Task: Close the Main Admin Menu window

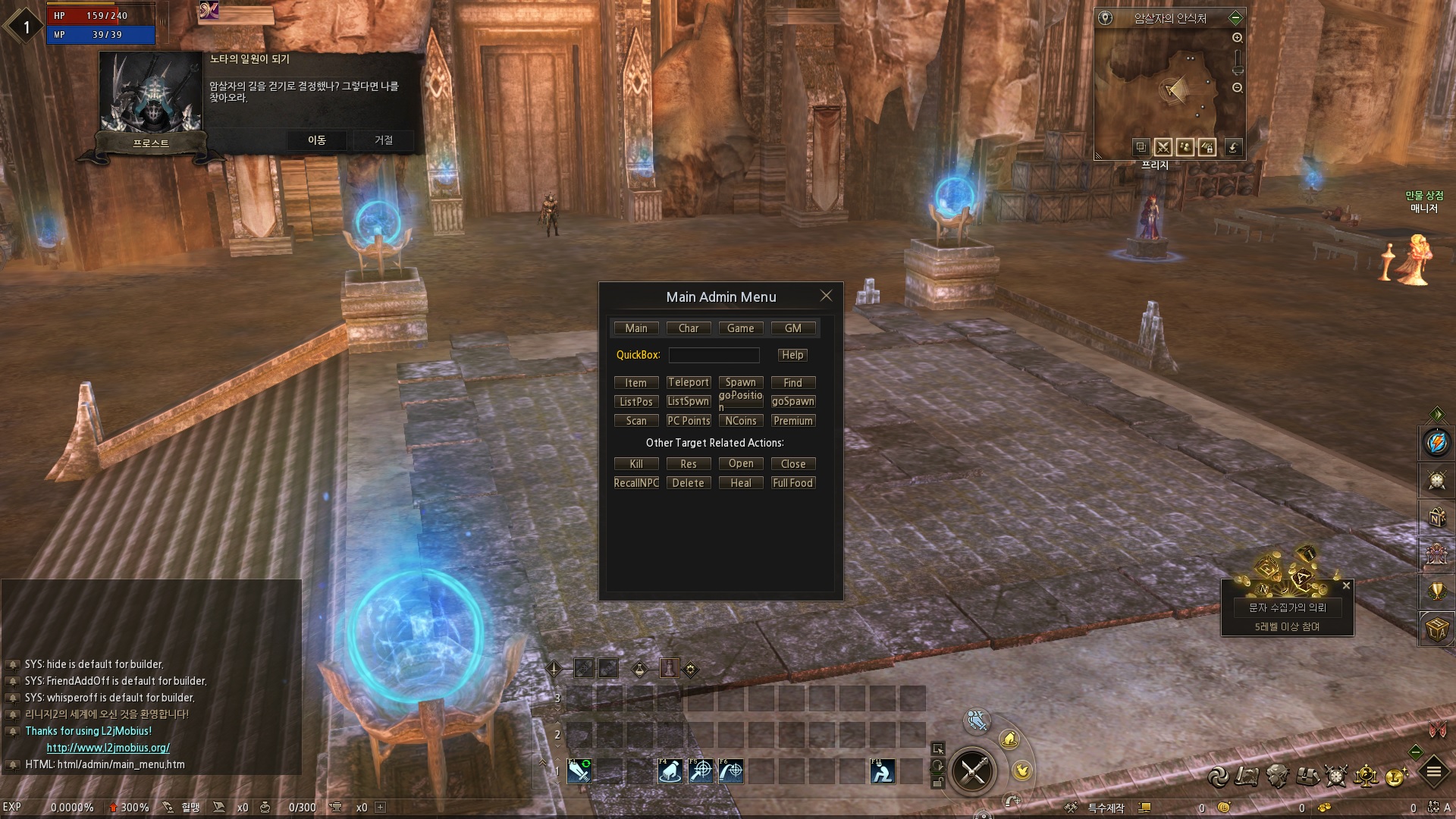Action: click(826, 296)
